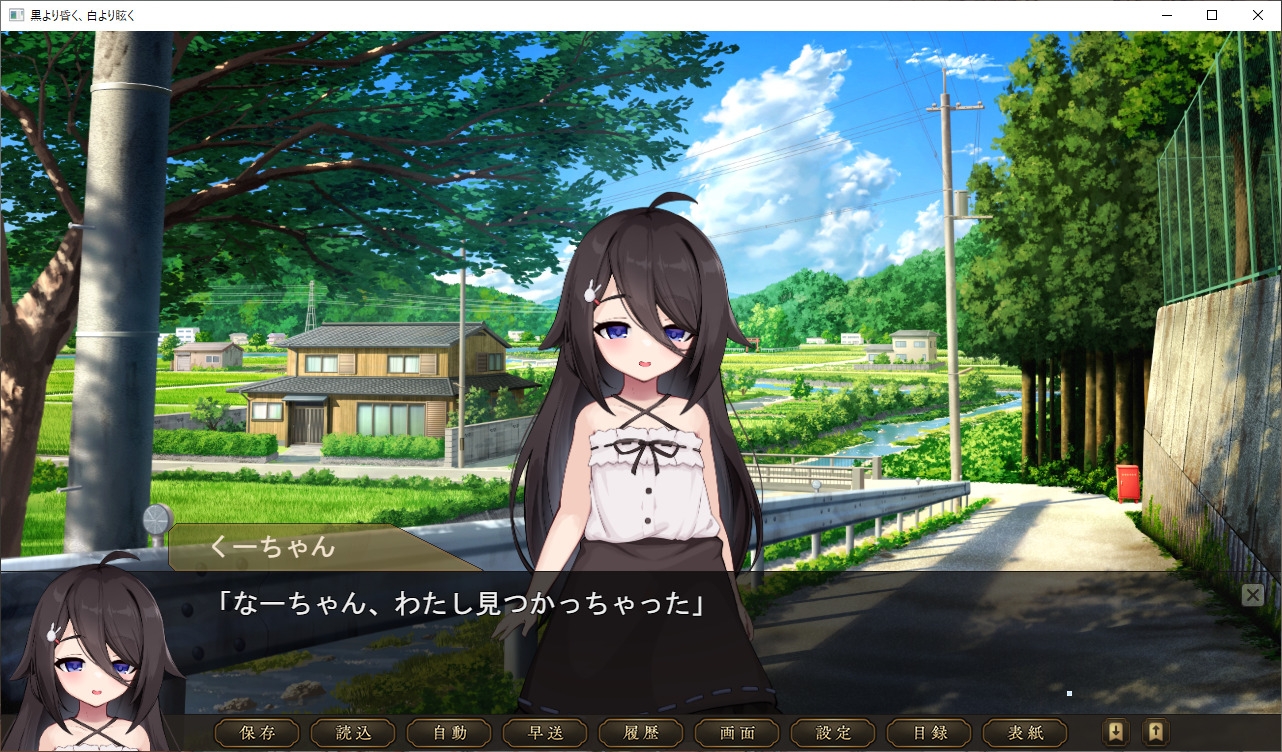Click the game application icon in the title bar
Viewport: 1282px width, 752px height.
coord(14,15)
